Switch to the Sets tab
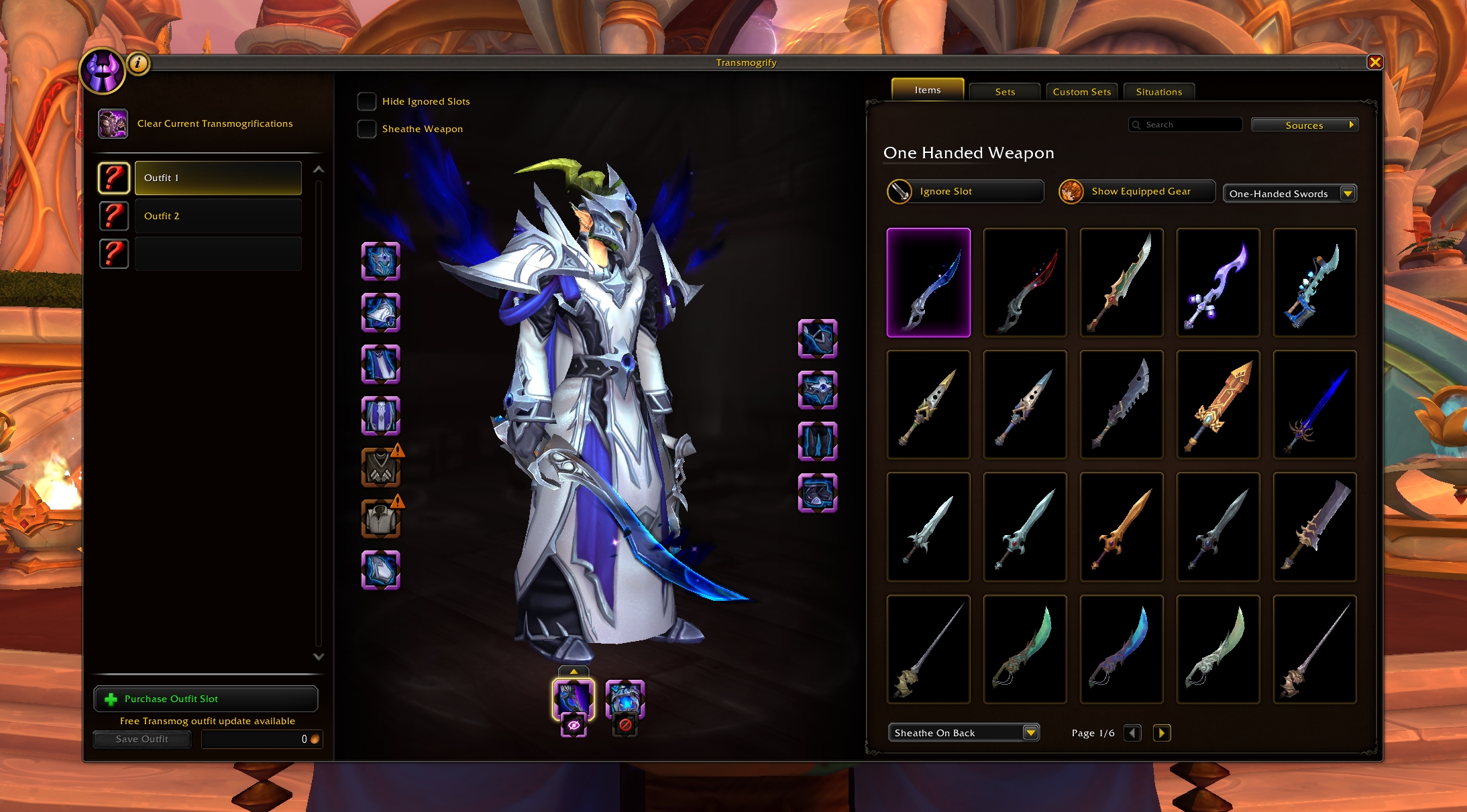The width and height of the screenshot is (1467, 812). pyautogui.click(x=1004, y=92)
